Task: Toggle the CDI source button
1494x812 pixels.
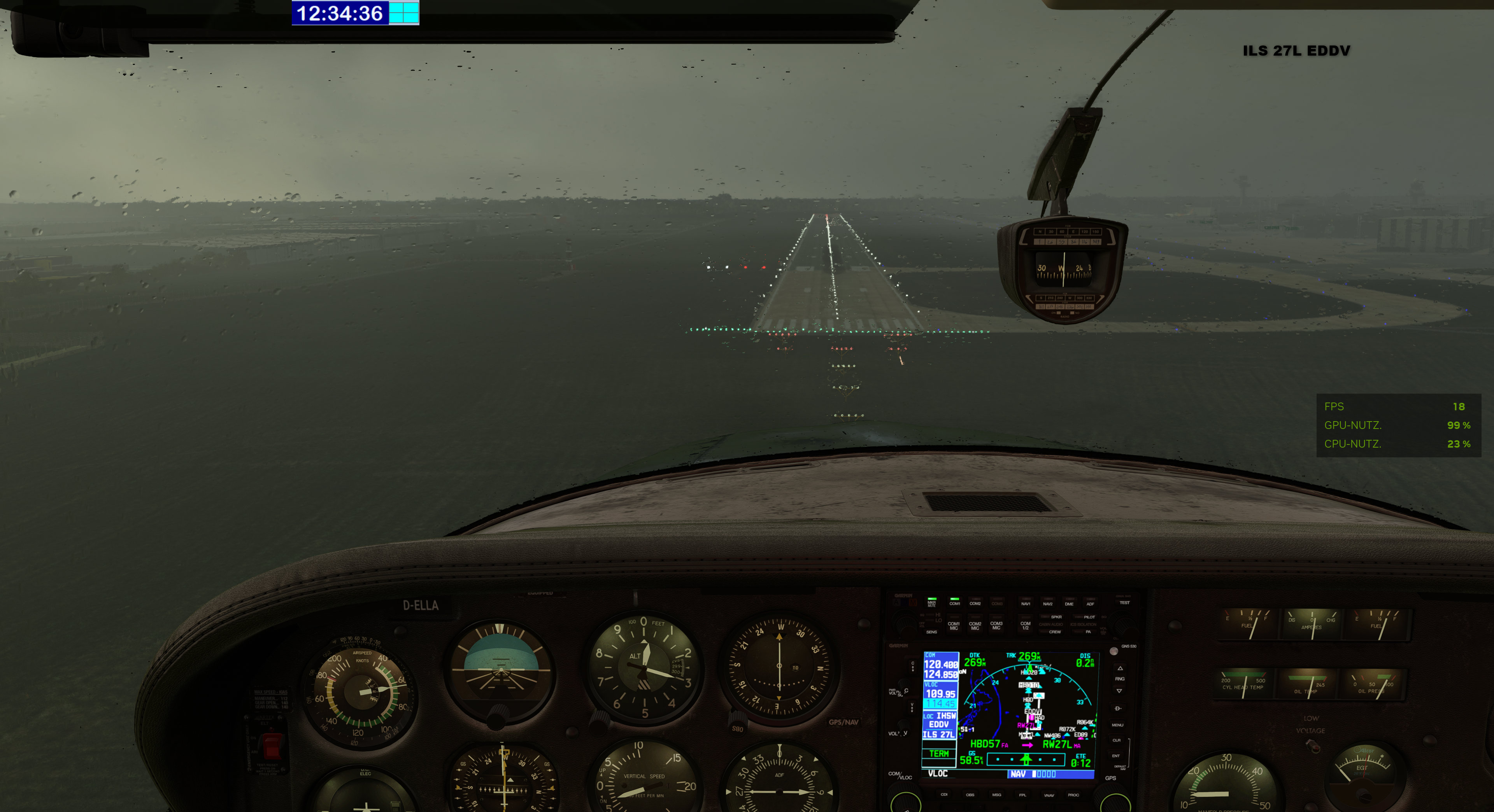Action: point(944,794)
